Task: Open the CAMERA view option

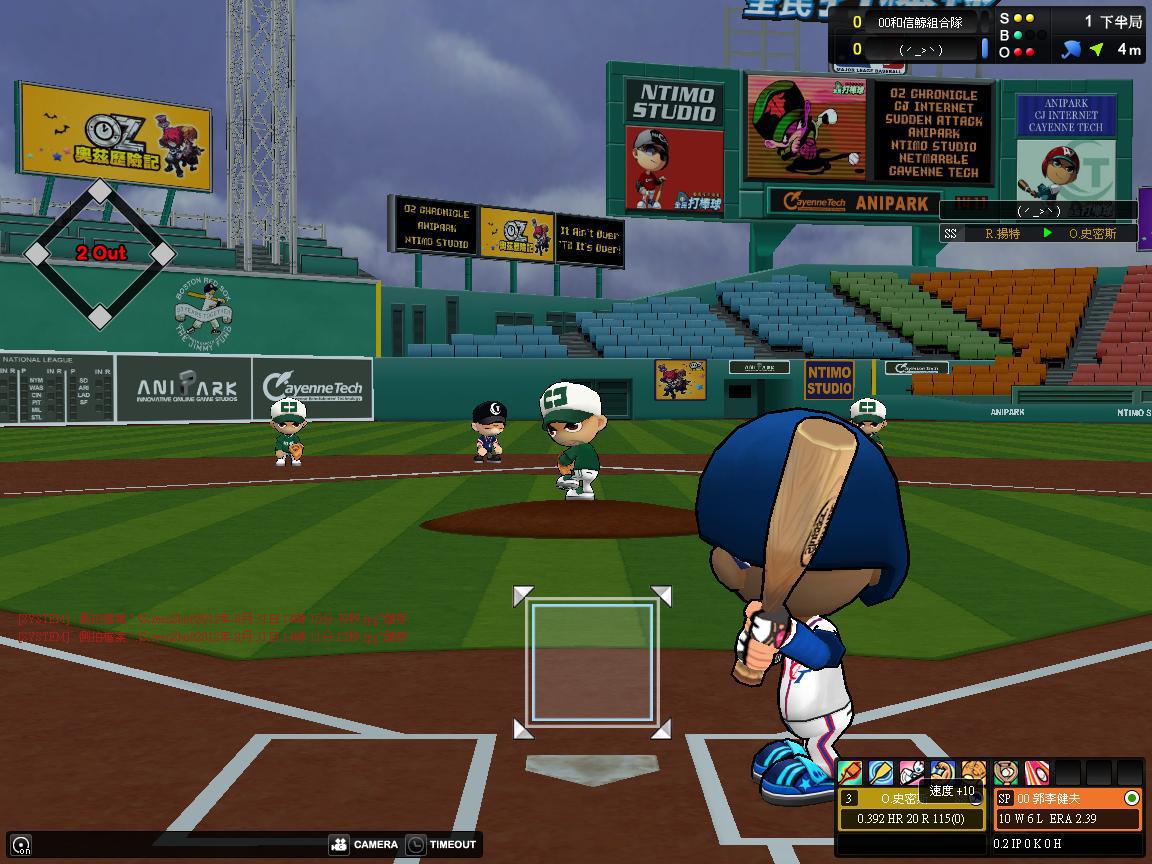Action: click(x=363, y=844)
